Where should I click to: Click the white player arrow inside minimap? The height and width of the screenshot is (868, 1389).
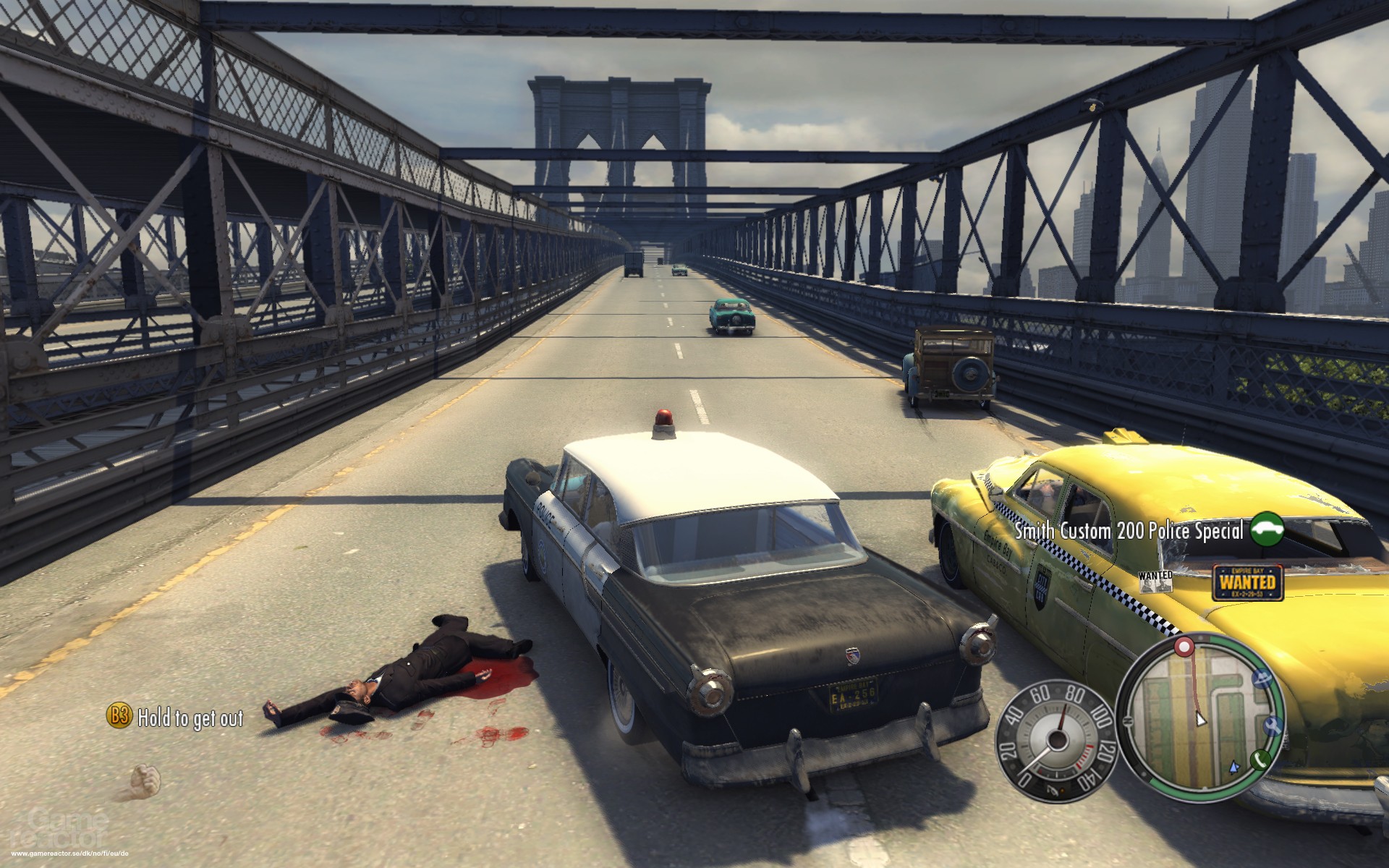click(1200, 720)
